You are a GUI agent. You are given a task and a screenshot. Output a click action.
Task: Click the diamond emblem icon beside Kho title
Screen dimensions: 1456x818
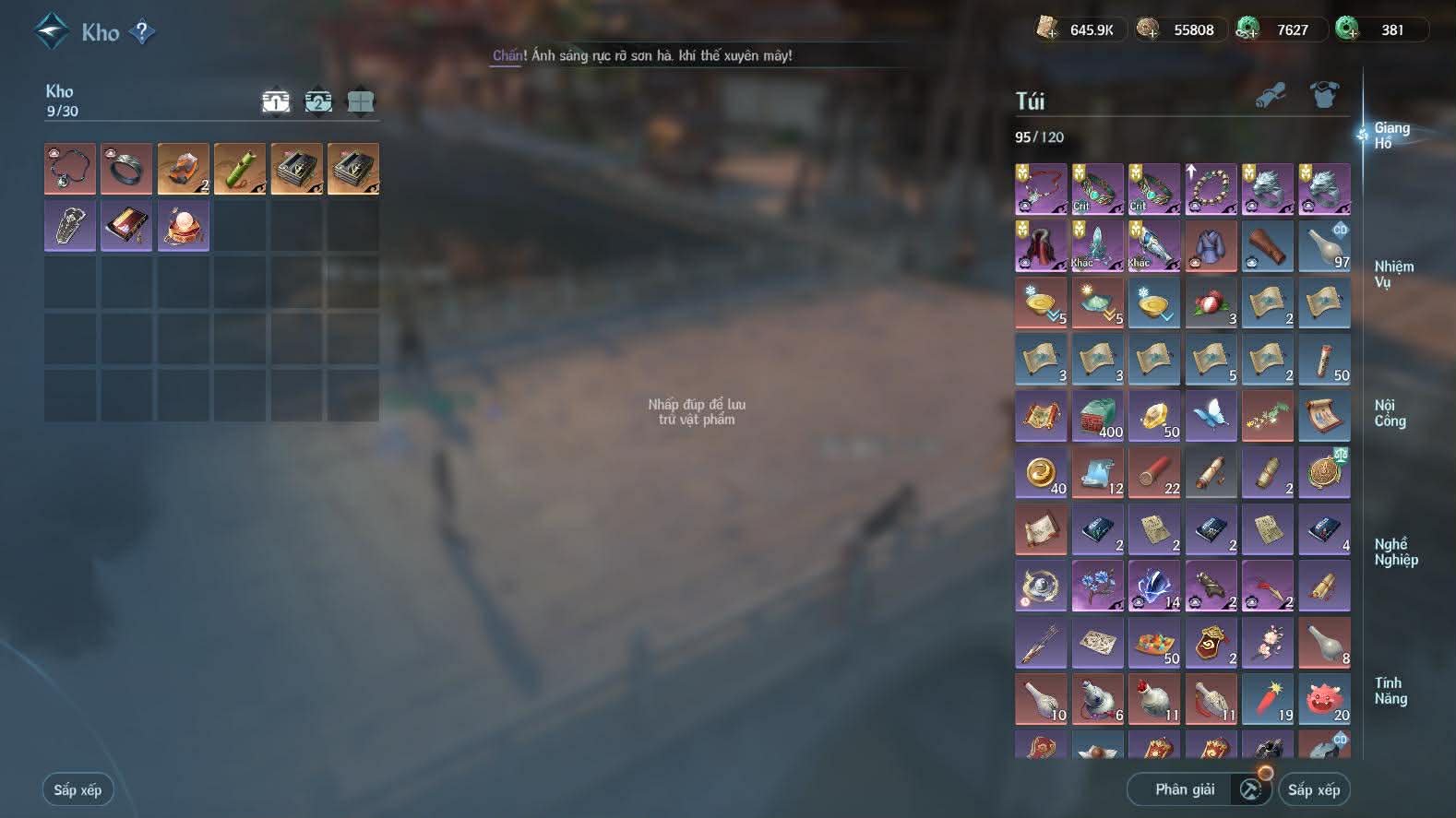[53, 30]
